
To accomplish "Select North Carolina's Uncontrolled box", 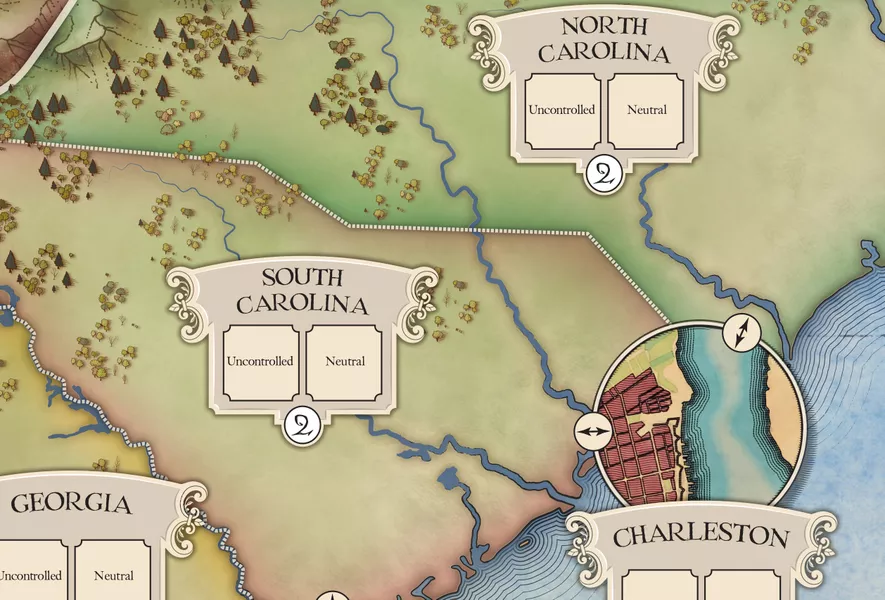I will tap(564, 111).
